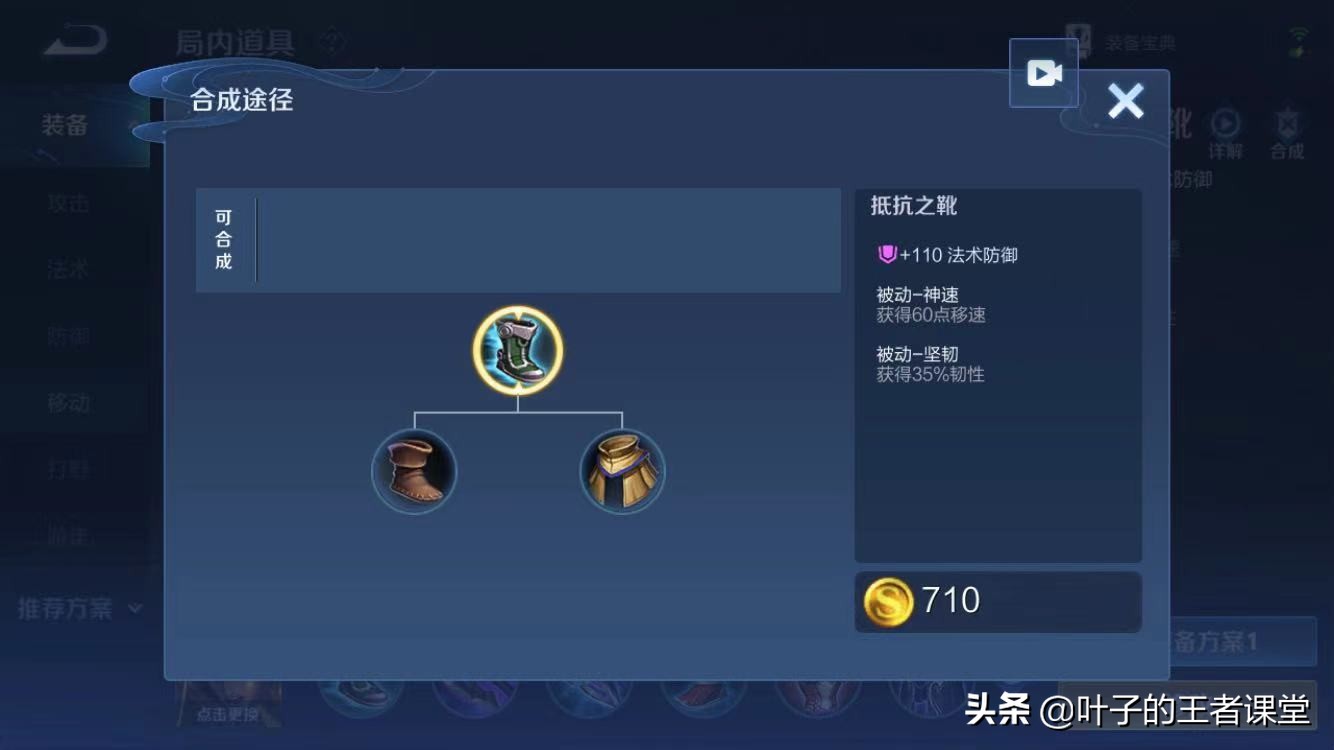
Task: Tap the gold coin price showing 710
Action: click(x=996, y=601)
